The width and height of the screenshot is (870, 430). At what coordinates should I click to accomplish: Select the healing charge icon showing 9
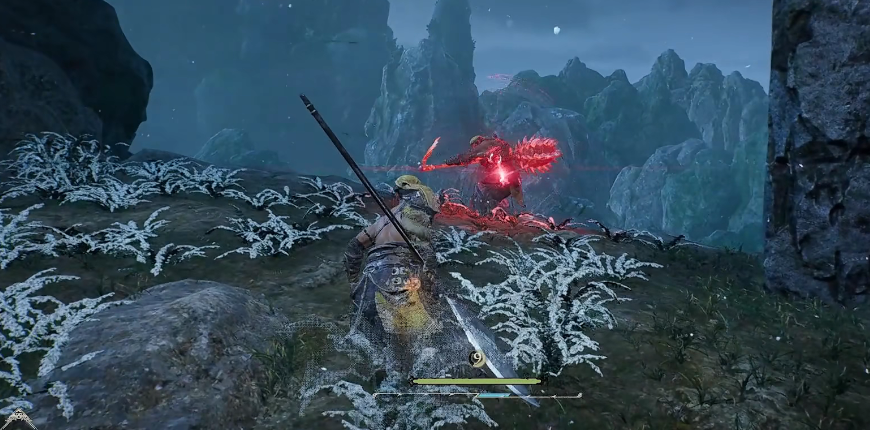478,359
